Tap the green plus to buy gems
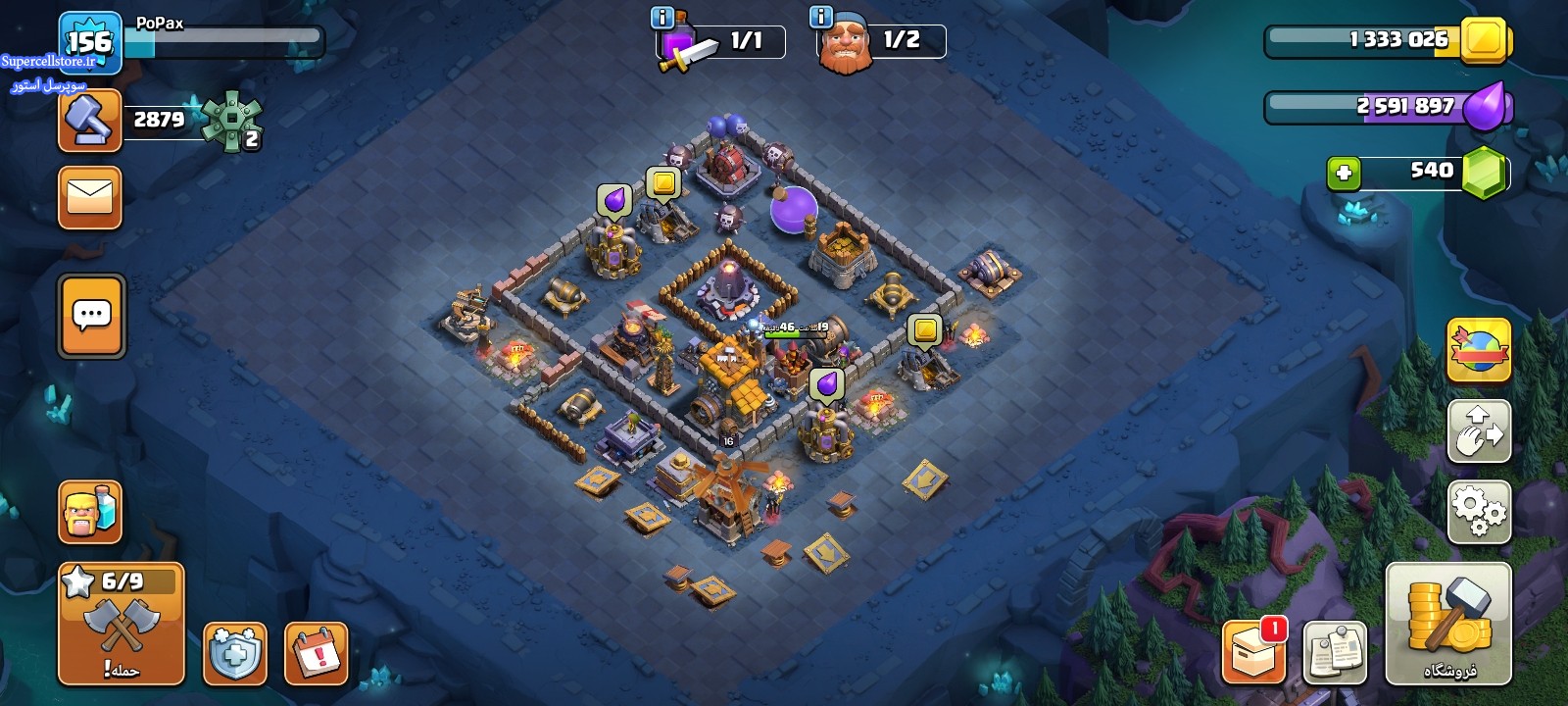 pyautogui.click(x=1344, y=174)
